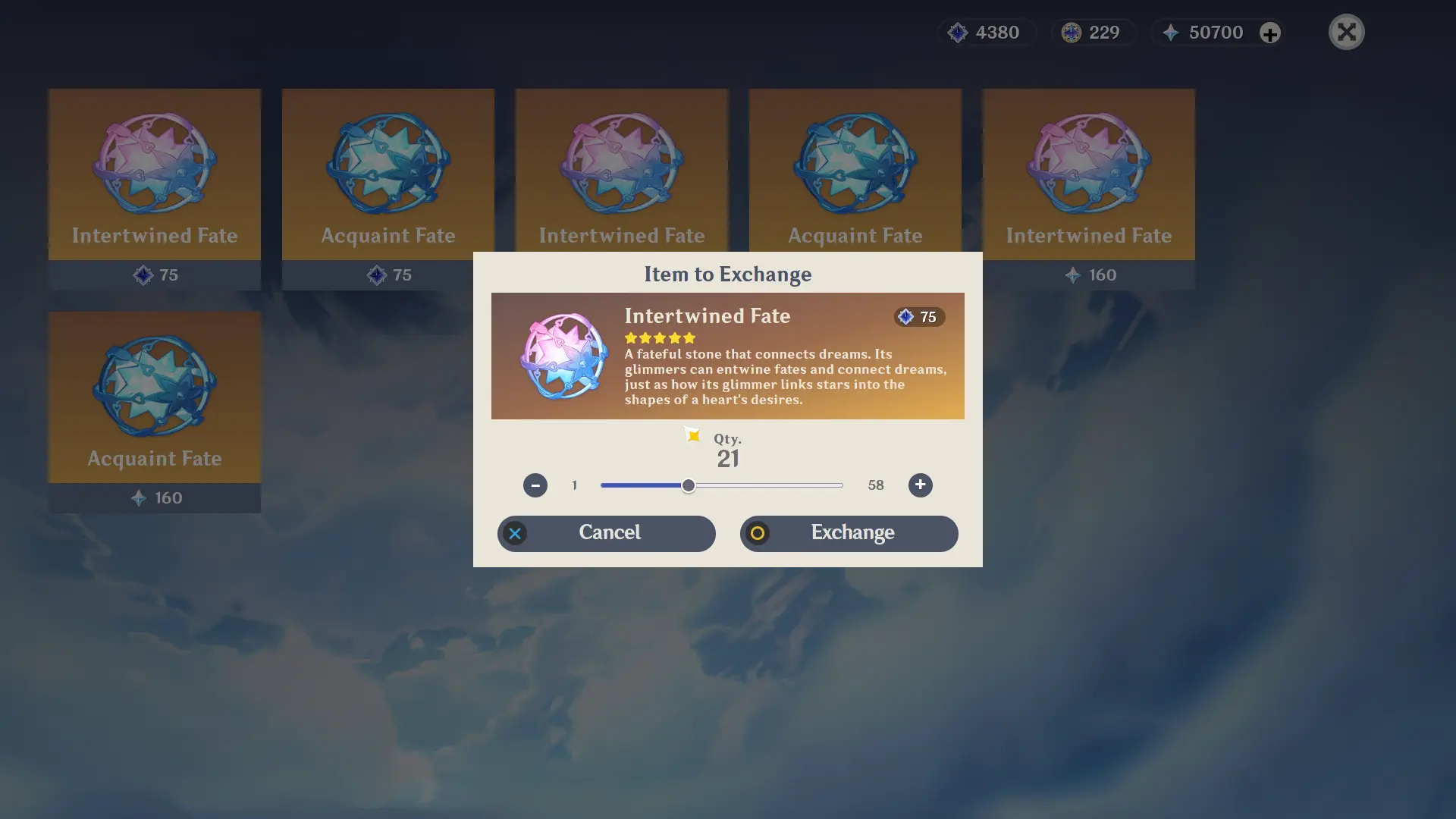
Task: Add more Primogems via the plus icon
Action: click(1270, 33)
